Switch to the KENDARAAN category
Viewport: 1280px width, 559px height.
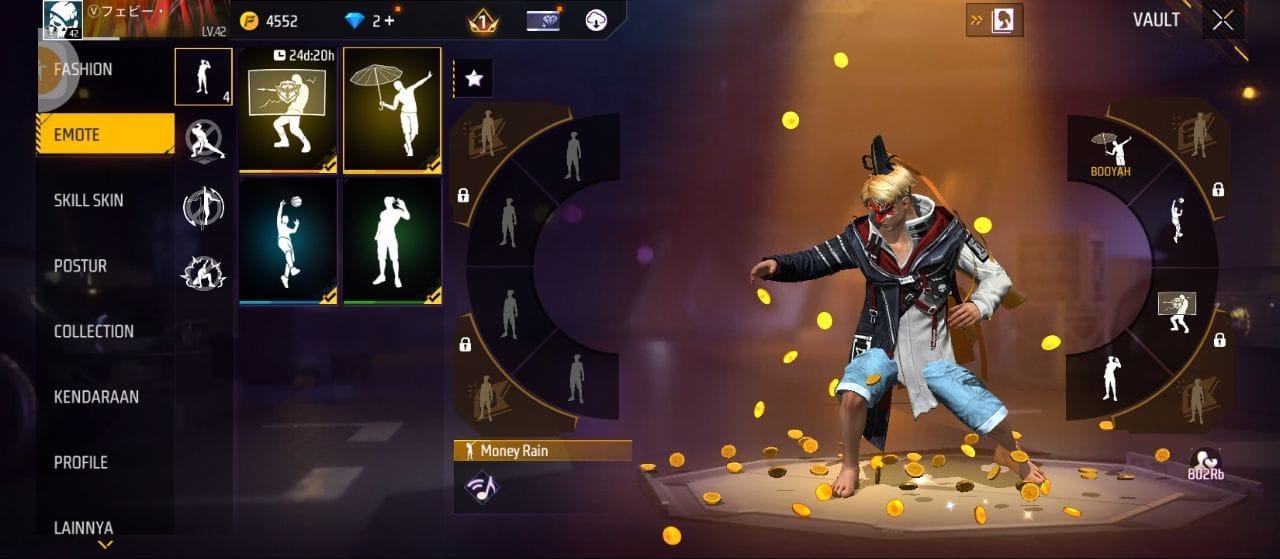(96, 397)
